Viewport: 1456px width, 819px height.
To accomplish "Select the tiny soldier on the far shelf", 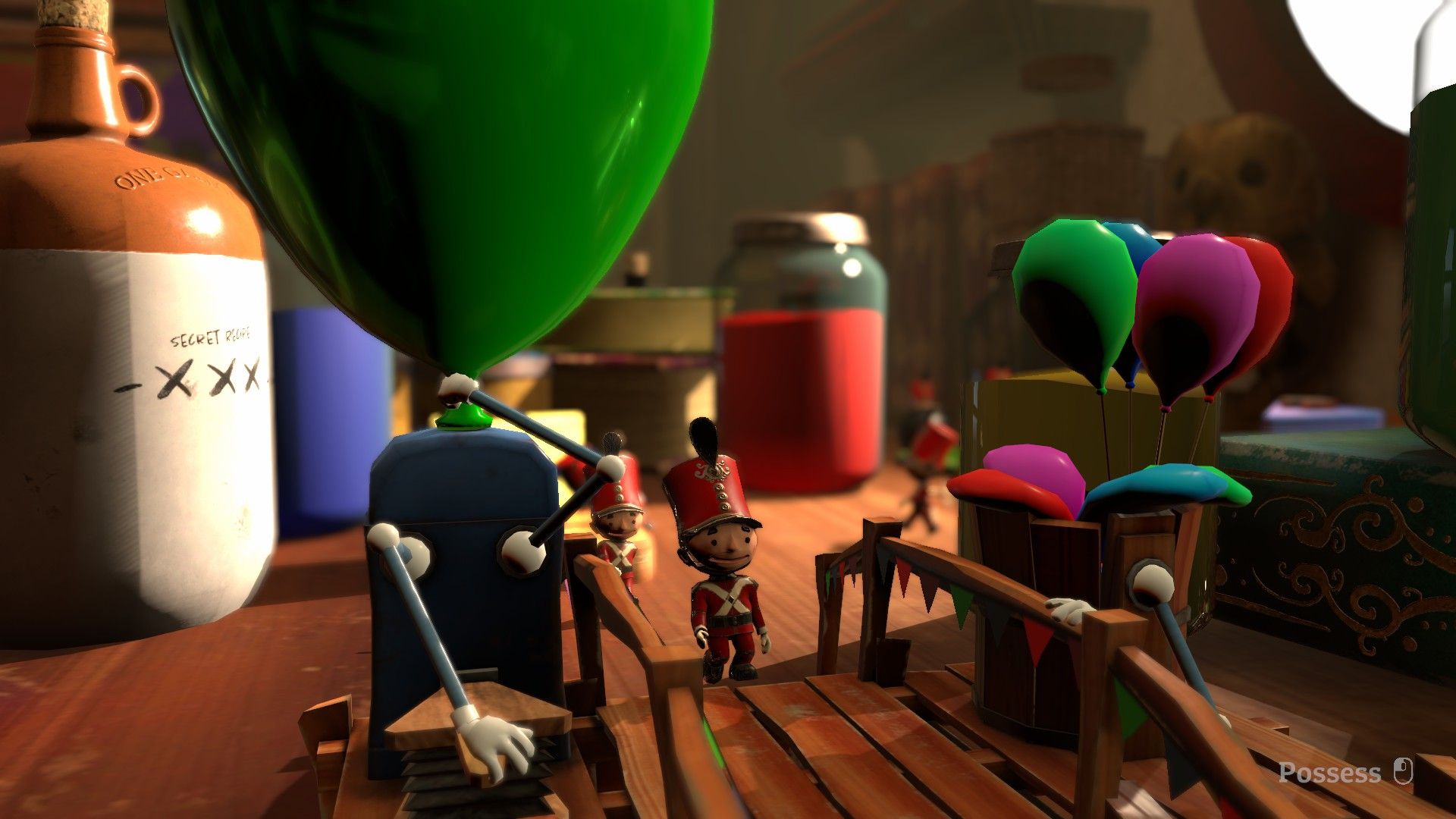I will 920,394.
